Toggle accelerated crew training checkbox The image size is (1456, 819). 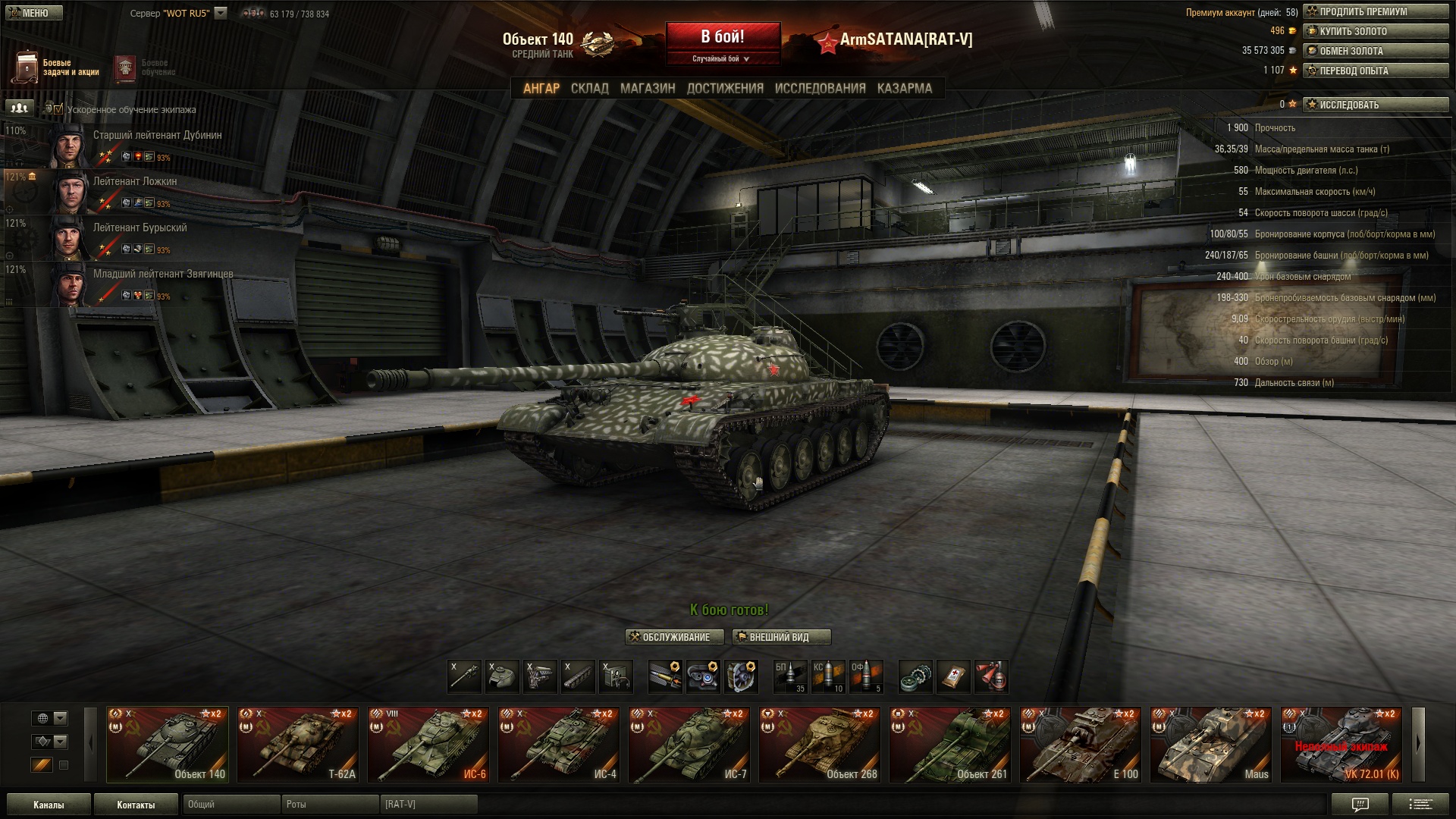point(58,109)
